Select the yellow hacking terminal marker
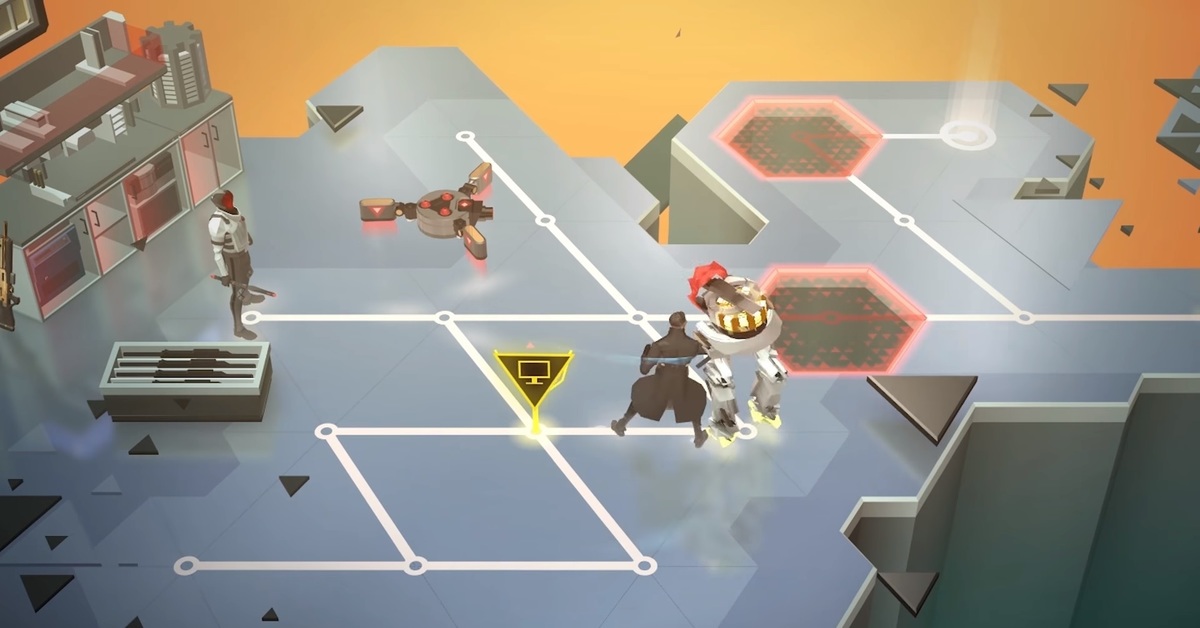 pyautogui.click(x=533, y=375)
